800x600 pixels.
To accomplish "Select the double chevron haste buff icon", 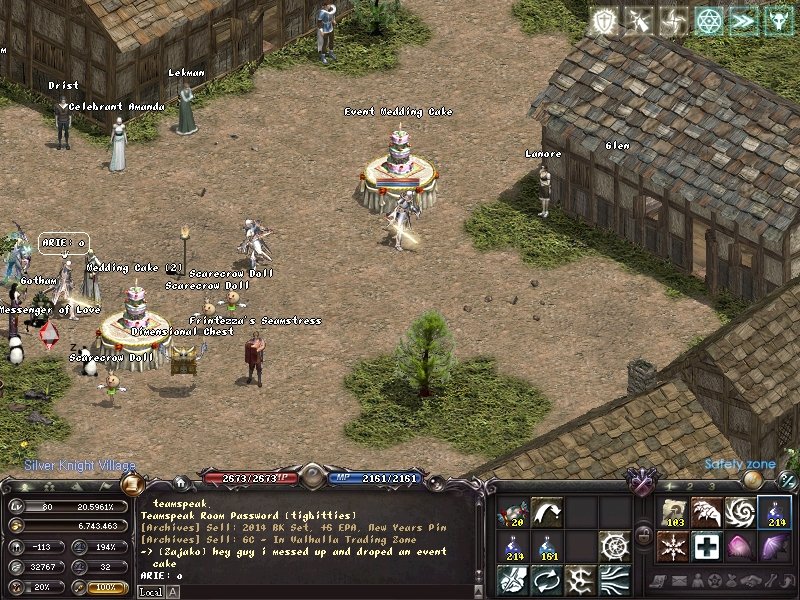I will tap(743, 21).
